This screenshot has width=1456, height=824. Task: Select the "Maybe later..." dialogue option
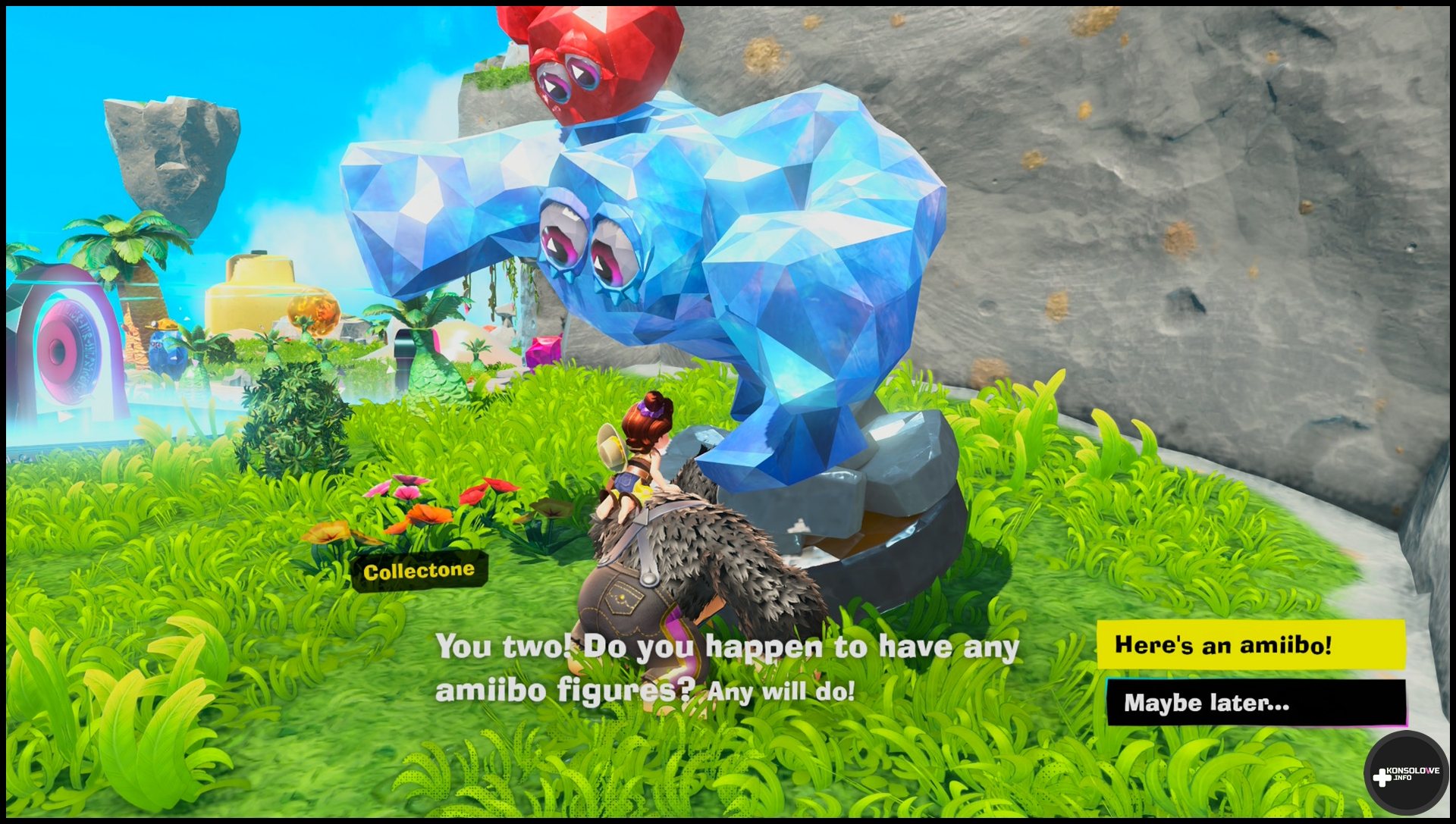click(x=1255, y=703)
